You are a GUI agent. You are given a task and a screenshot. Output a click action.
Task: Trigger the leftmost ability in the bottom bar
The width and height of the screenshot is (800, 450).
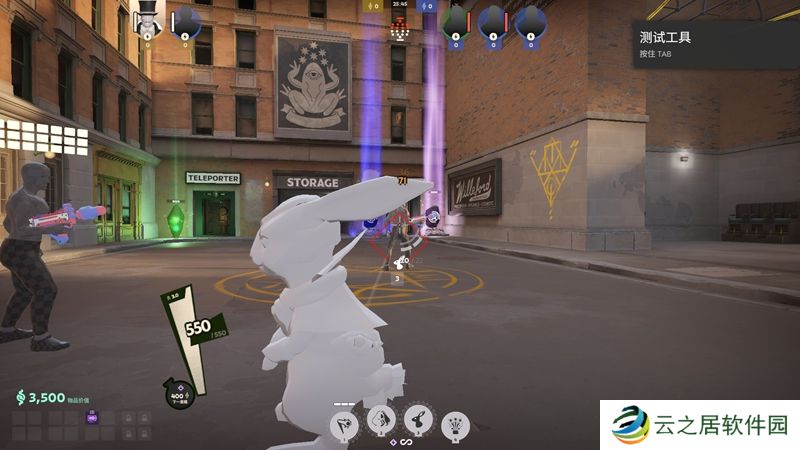343,423
